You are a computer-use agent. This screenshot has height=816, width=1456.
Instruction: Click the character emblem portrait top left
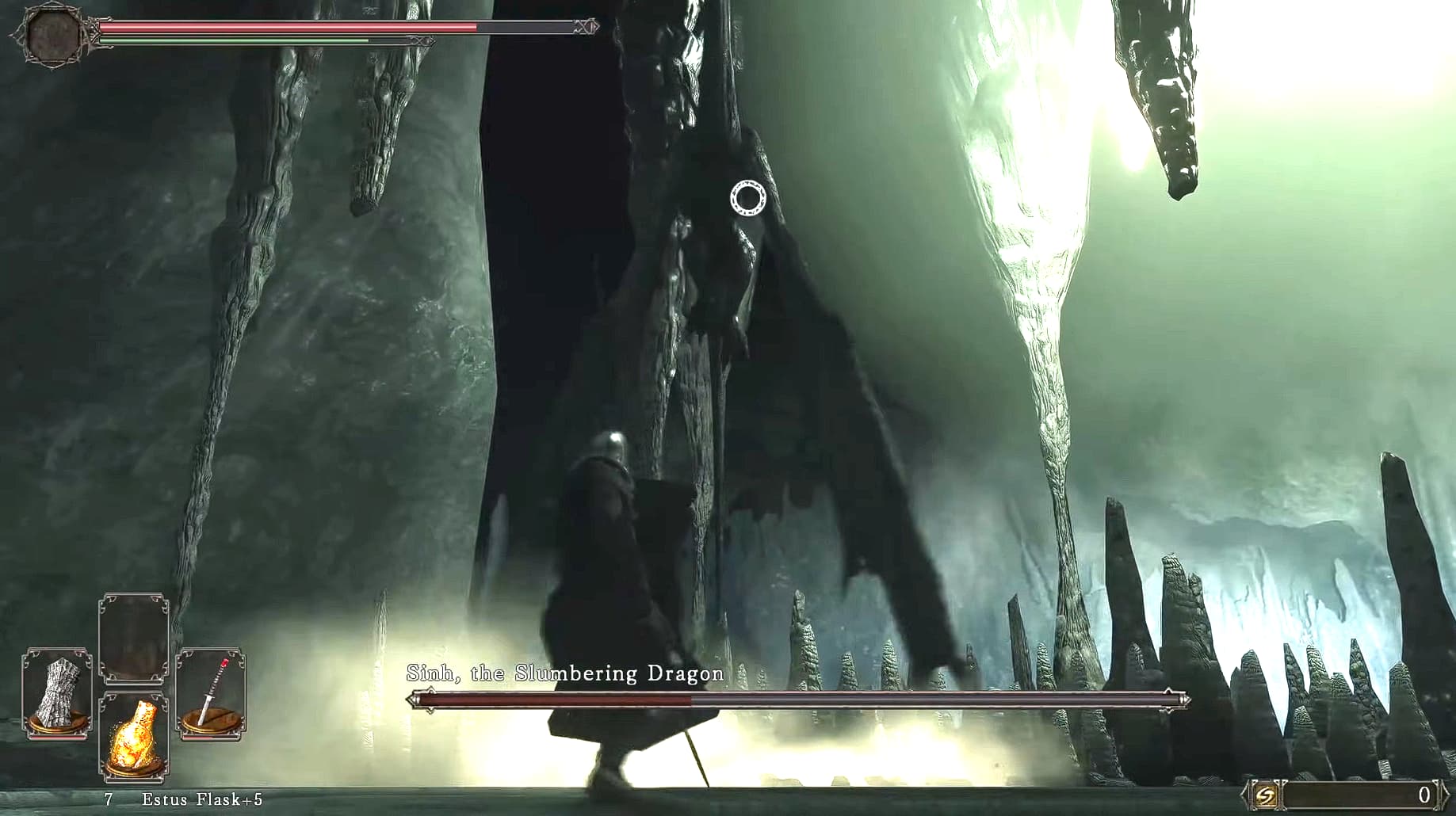point(52,36)
